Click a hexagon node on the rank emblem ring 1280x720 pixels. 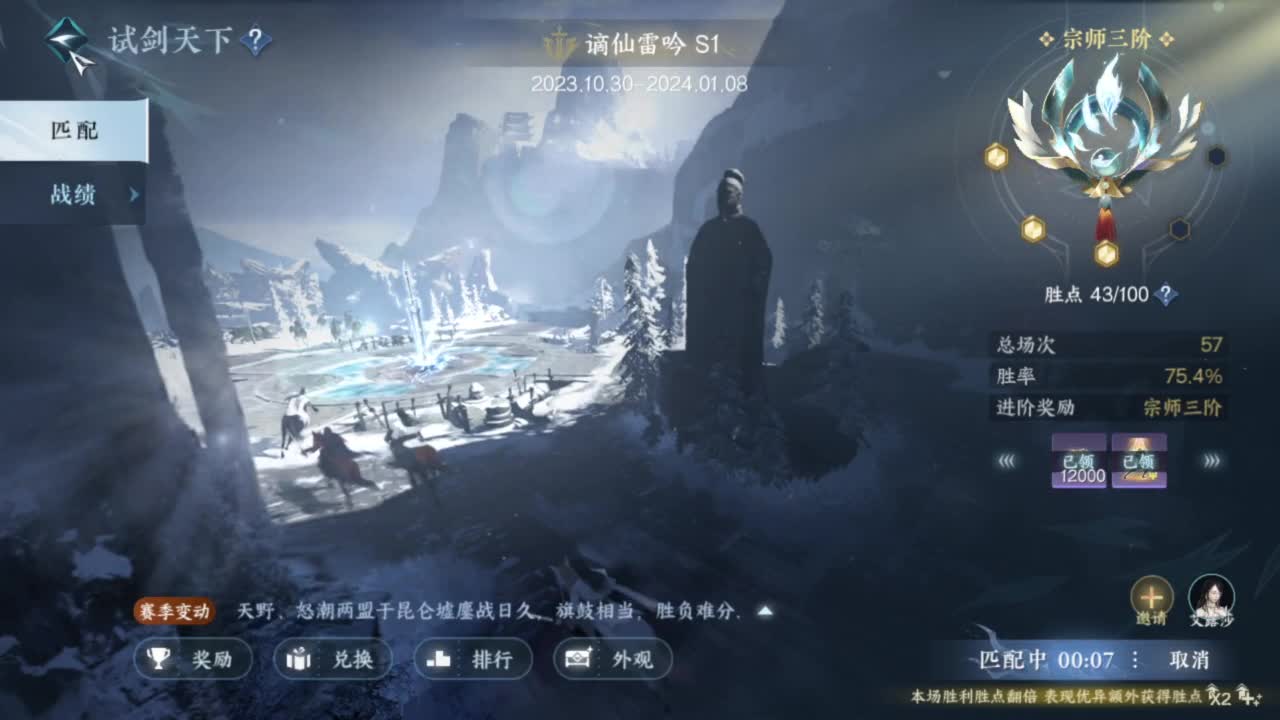coord(997,156)
